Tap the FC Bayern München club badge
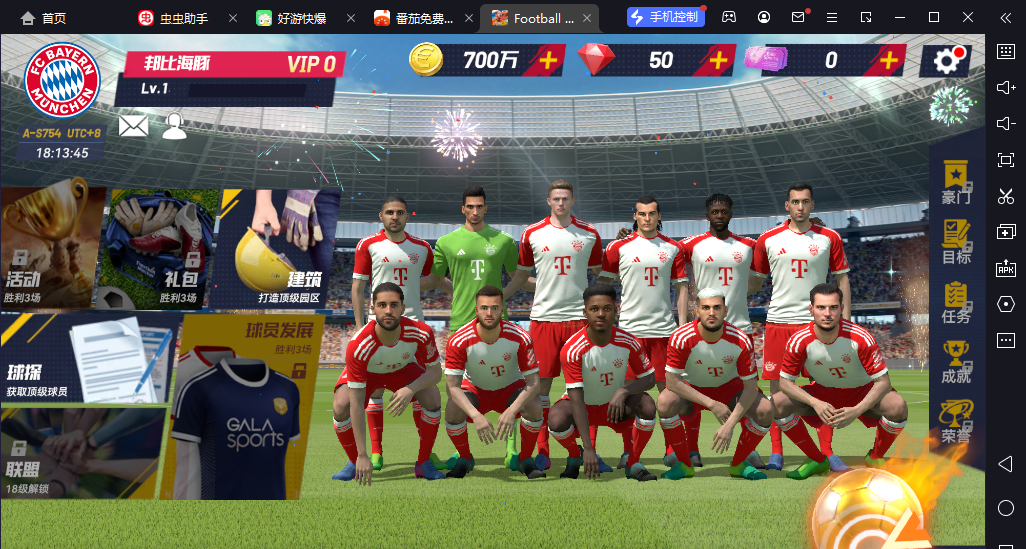The width and height of the screenshot is (1026, 549). pos(62,79)
